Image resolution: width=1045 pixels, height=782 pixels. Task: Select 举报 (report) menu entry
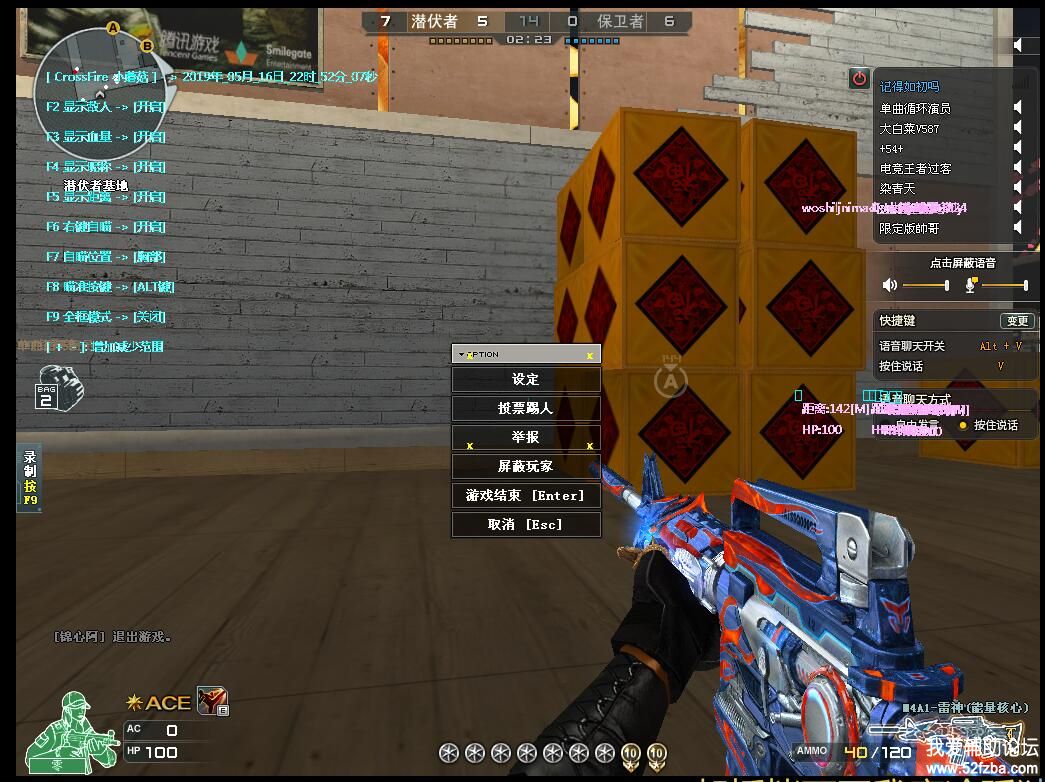[x=526, y=438]
